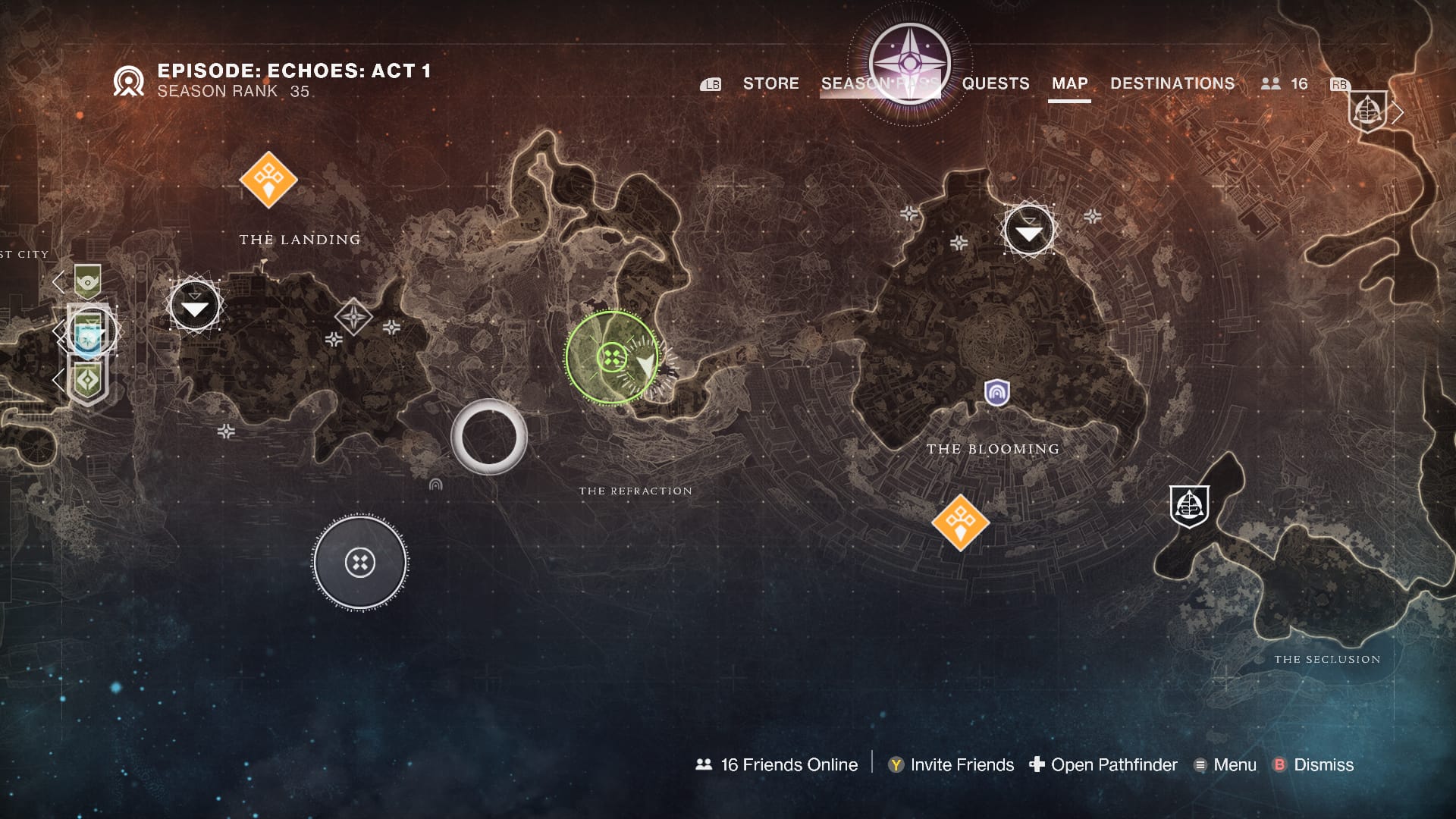
Task: Select the helmet shield marker above The Seclusion
Action: pos(1188,506)
